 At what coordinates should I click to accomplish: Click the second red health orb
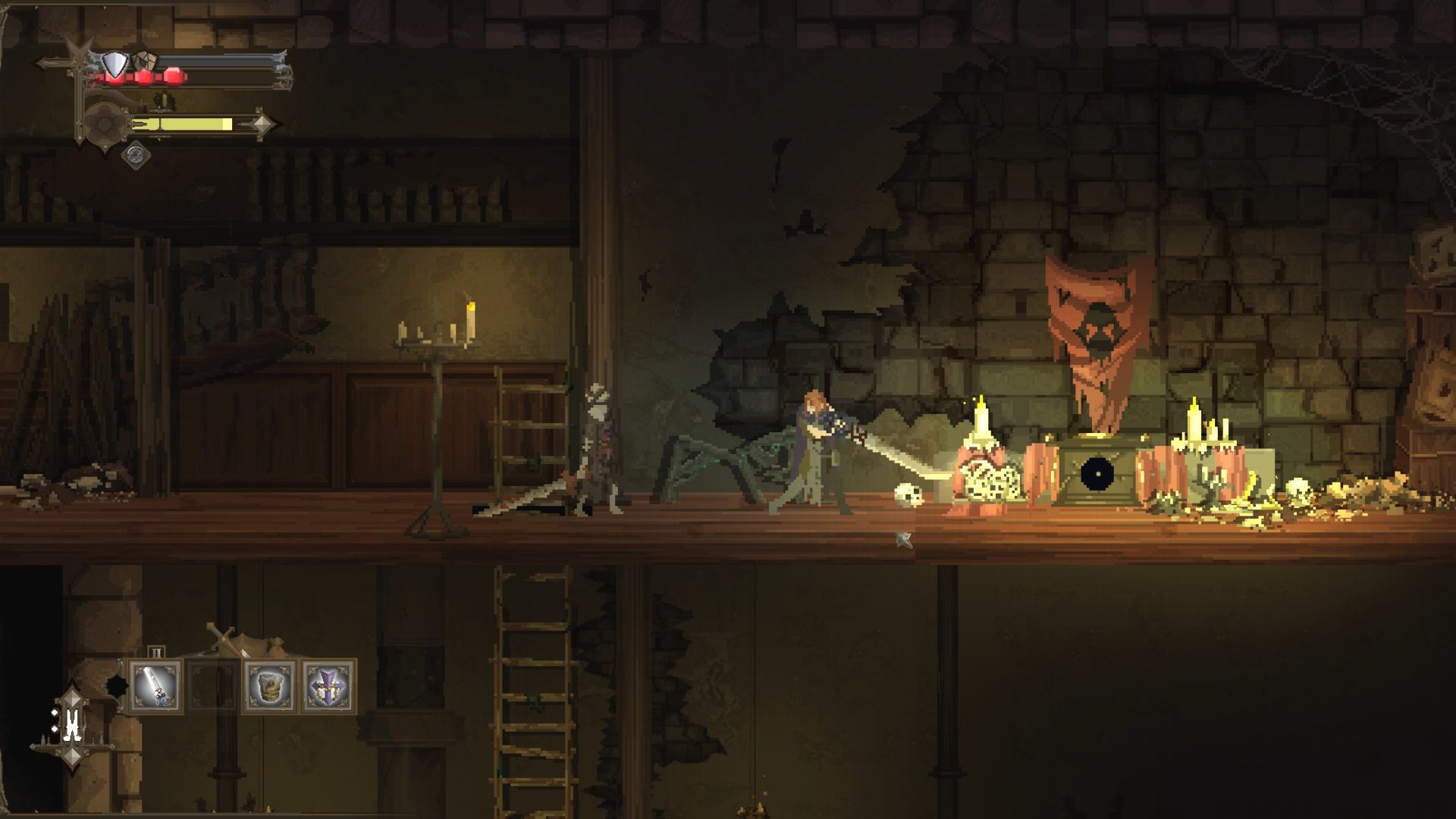146,76
